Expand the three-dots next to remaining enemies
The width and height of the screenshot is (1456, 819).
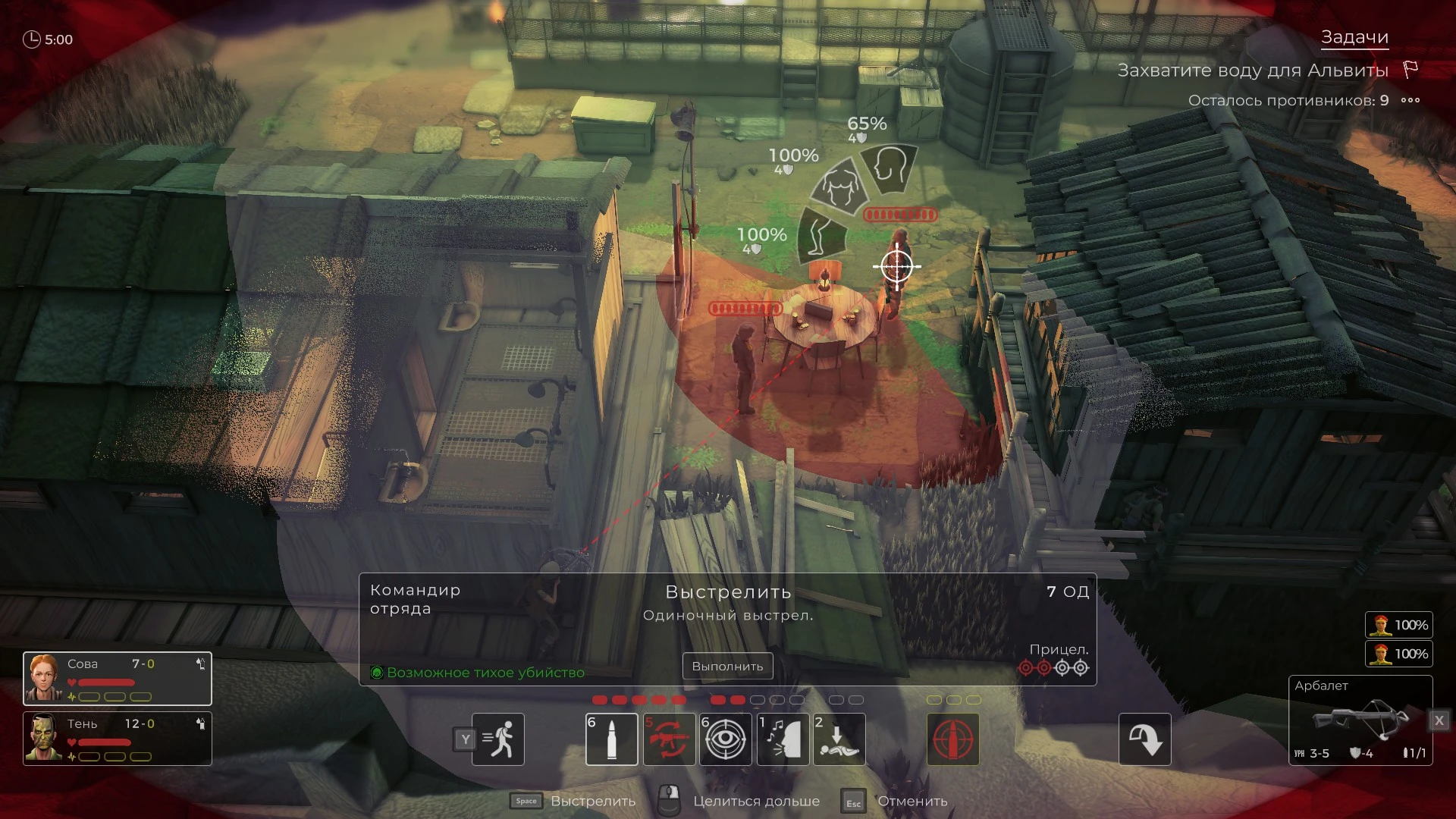click(1410, 100)
